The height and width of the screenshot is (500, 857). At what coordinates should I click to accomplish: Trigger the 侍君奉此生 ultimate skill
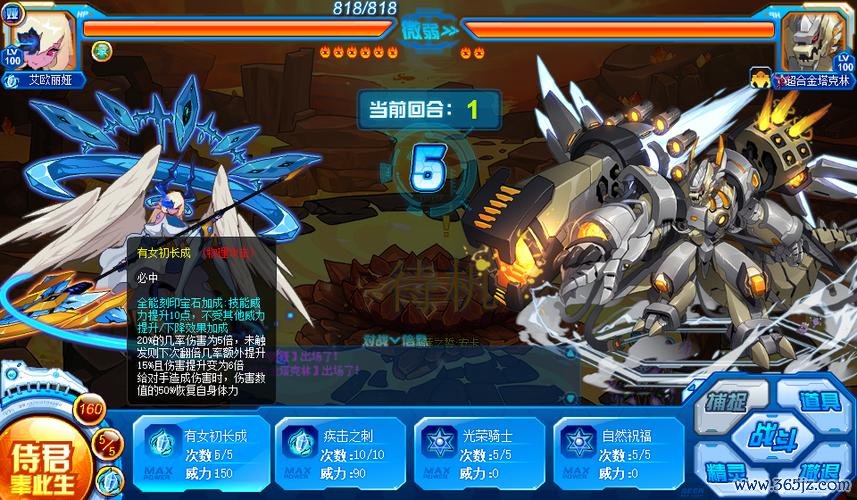[x=42, y=460]
